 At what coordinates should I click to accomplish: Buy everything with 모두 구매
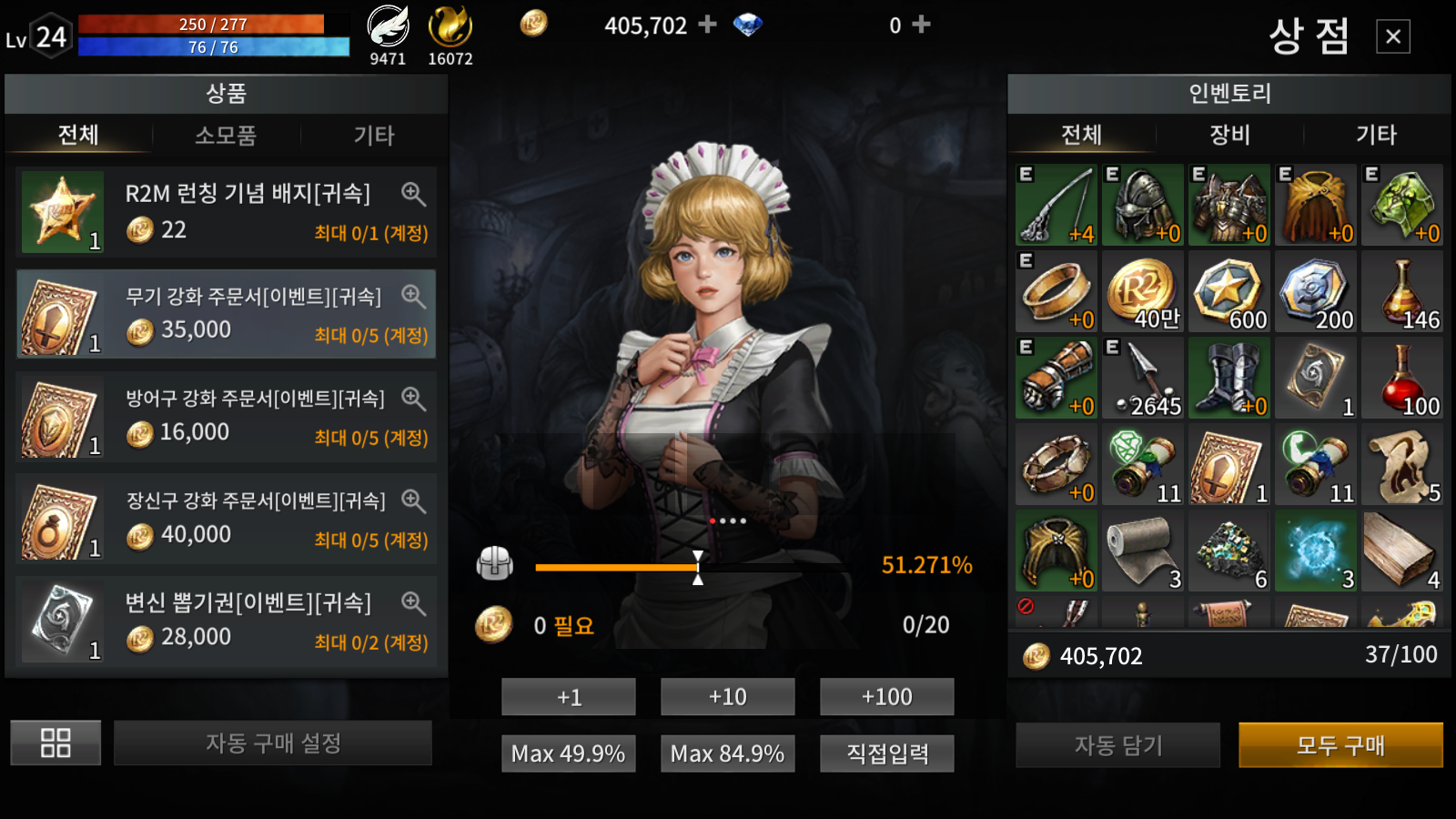point(1340,745)
